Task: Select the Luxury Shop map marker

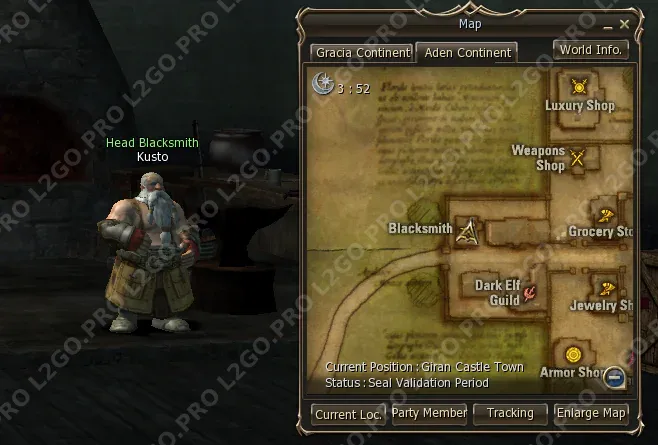Action: 578,87
